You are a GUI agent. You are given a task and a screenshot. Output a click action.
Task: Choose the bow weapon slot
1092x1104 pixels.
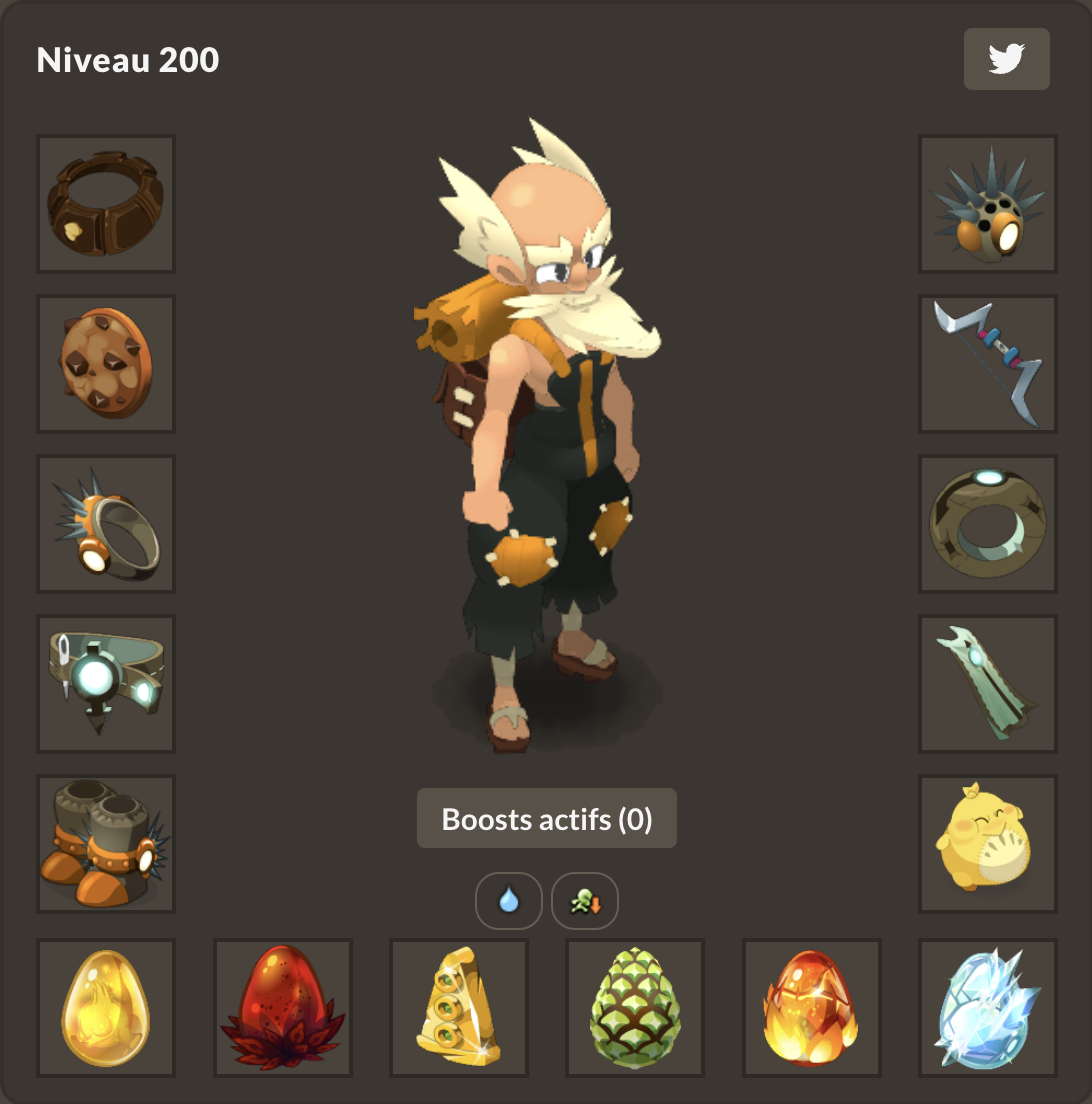988,364
